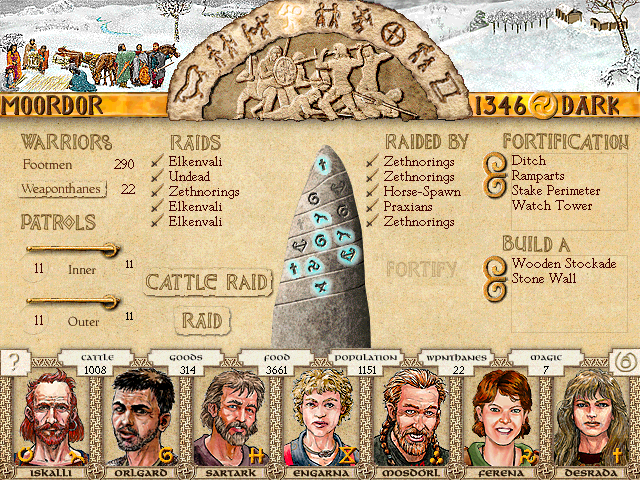Screen dimensions: 640x480
Task: Start a Cattle Raid
Action: [x=208, y=282]
